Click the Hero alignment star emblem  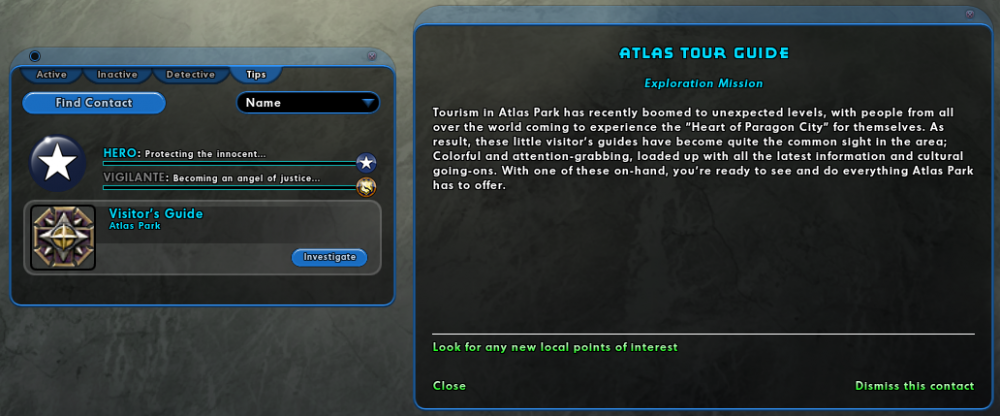[58, 163]
